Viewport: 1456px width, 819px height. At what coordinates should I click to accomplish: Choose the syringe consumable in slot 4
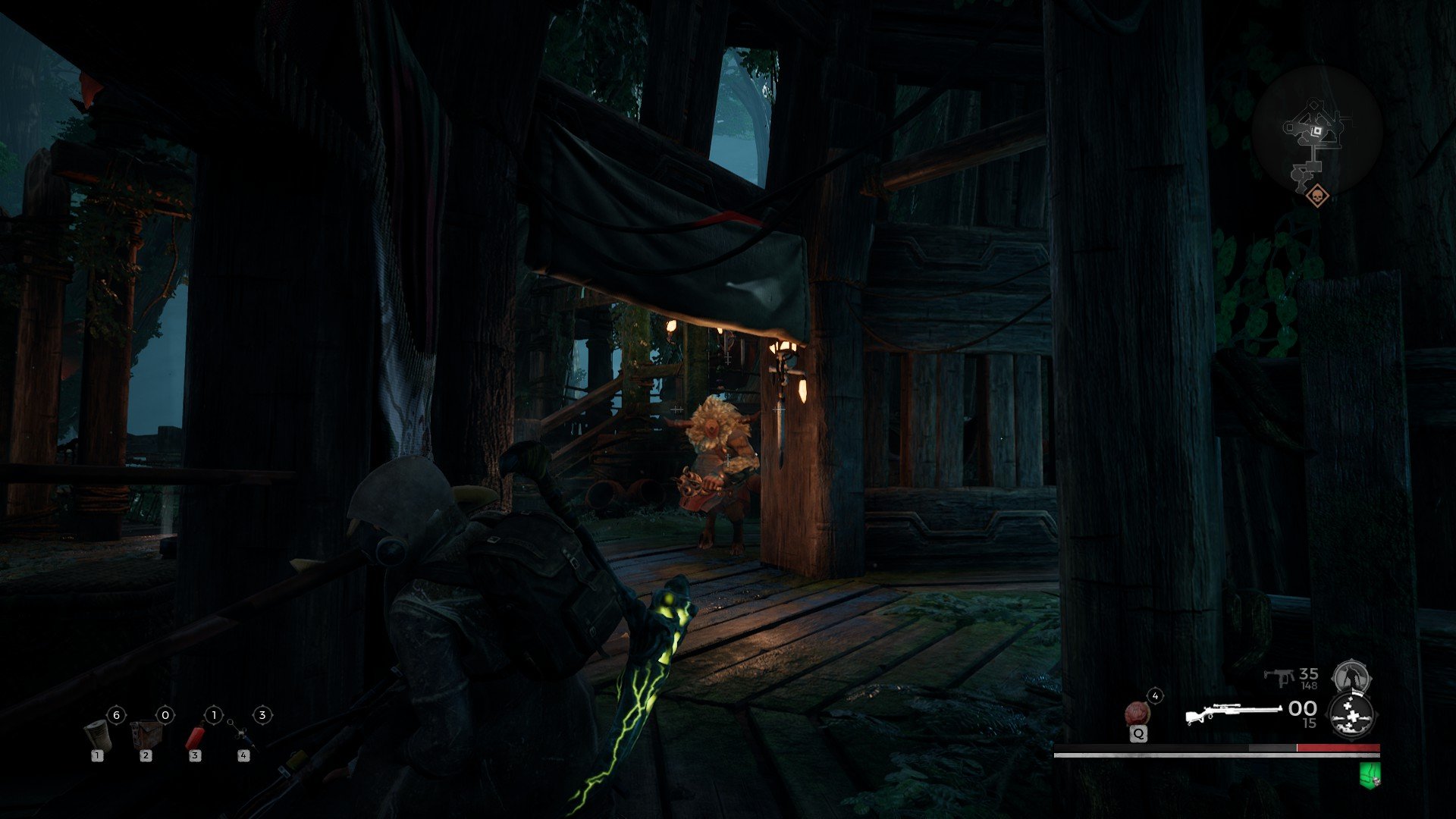241,733
